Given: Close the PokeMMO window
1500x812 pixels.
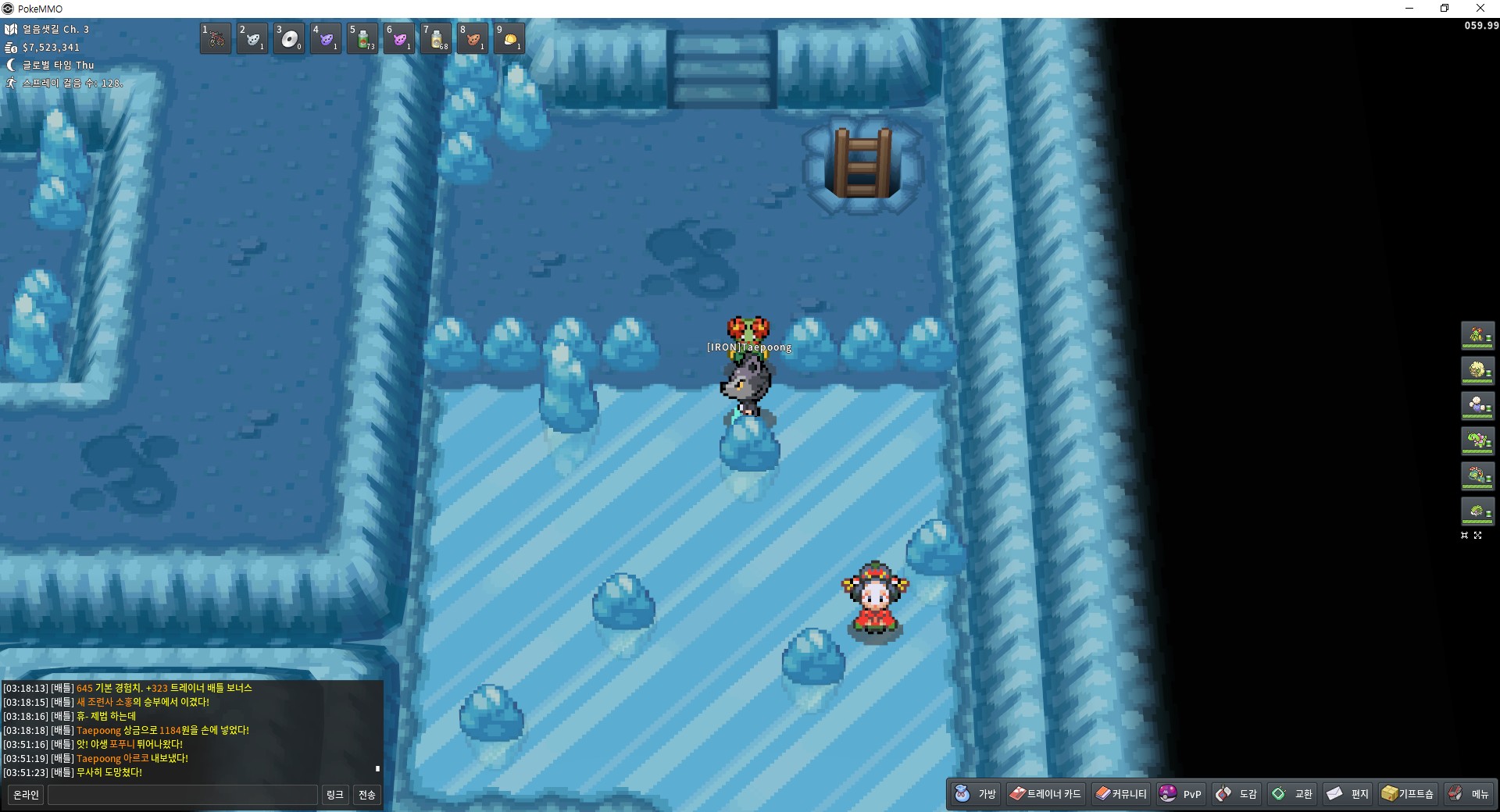Looking at the screenshot, I should click(1480, 9).
